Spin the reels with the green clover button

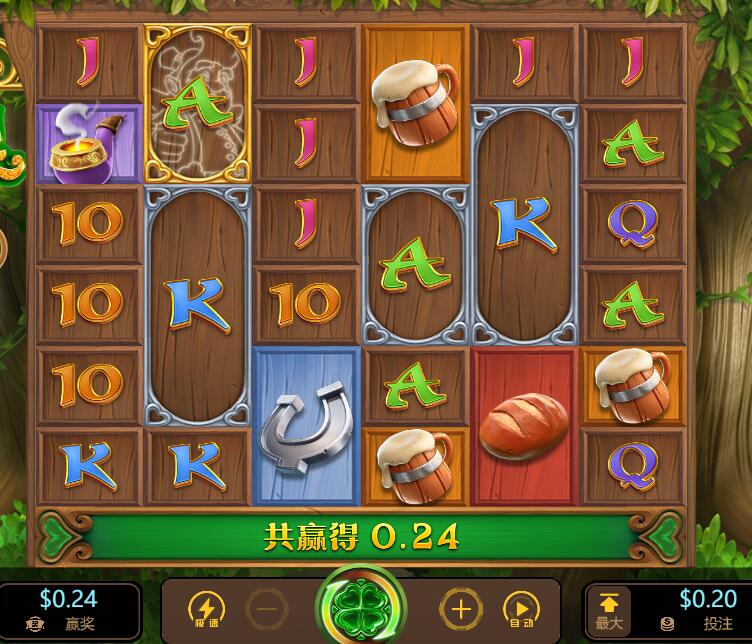pos(361,607)
